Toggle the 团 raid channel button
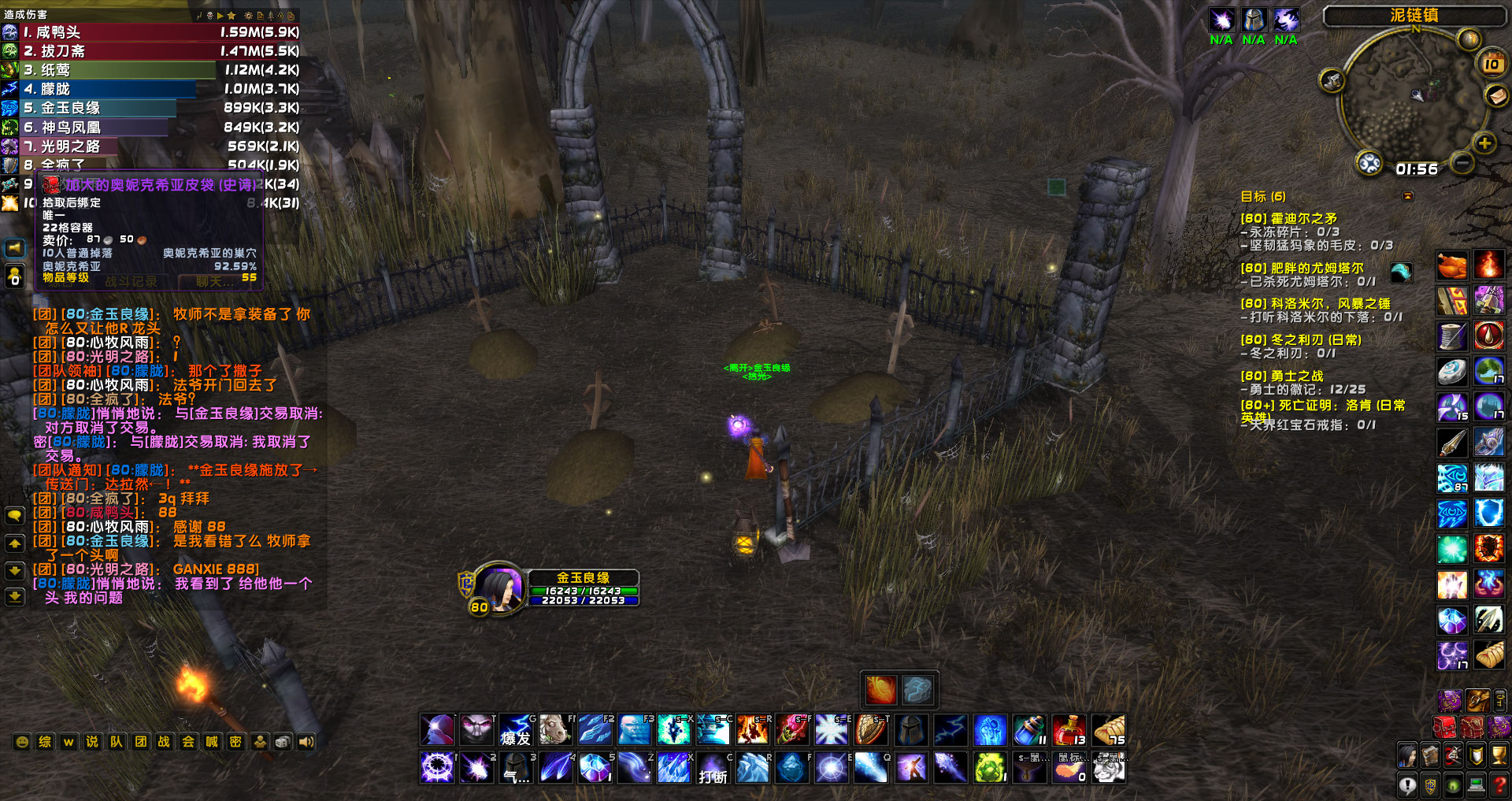 tap(139, 742)
